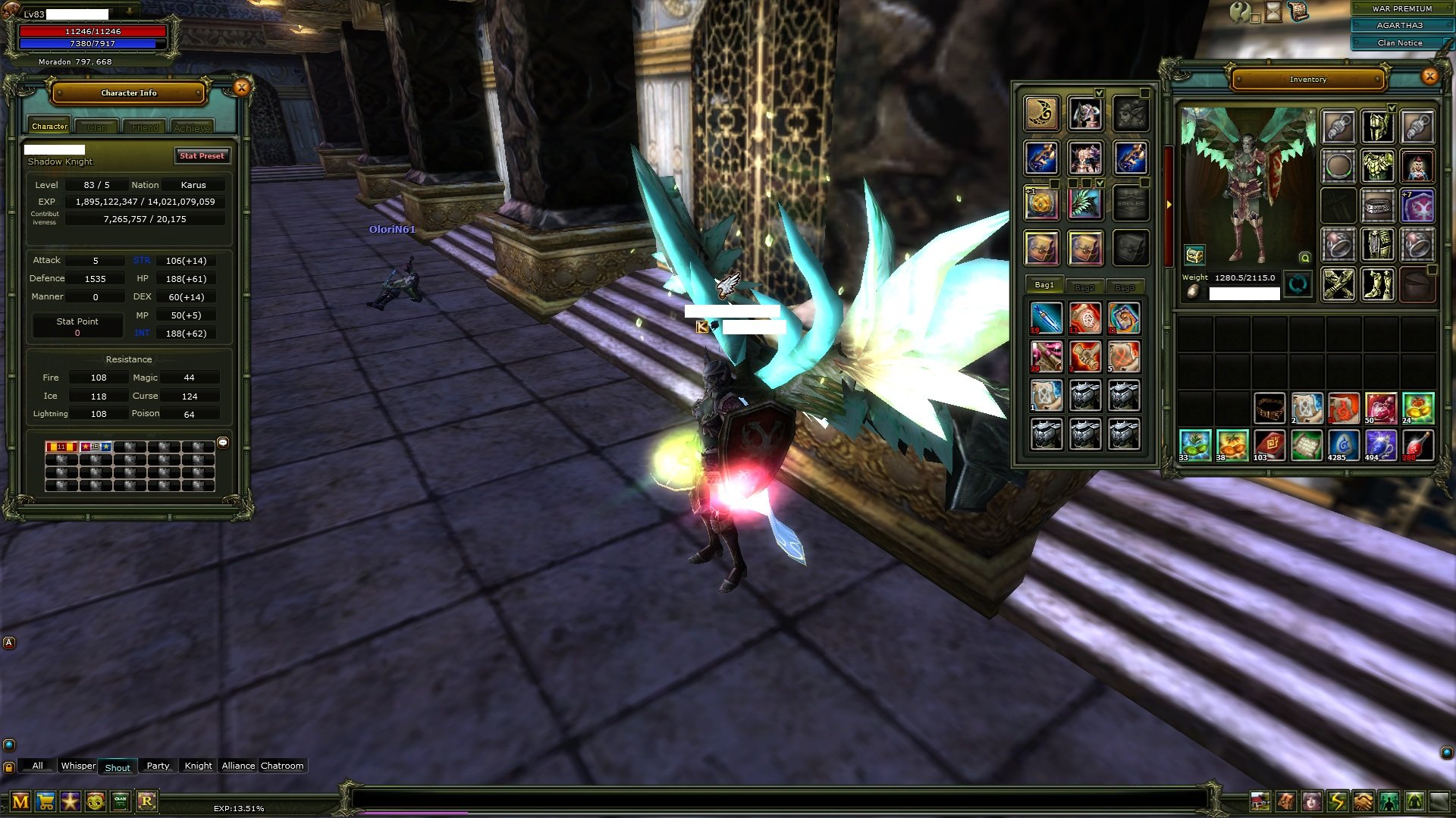Switch to the Bag2 inventory tab
Image resolution: width=1456 pixels, height=818 pixels.
[1085, 287]
